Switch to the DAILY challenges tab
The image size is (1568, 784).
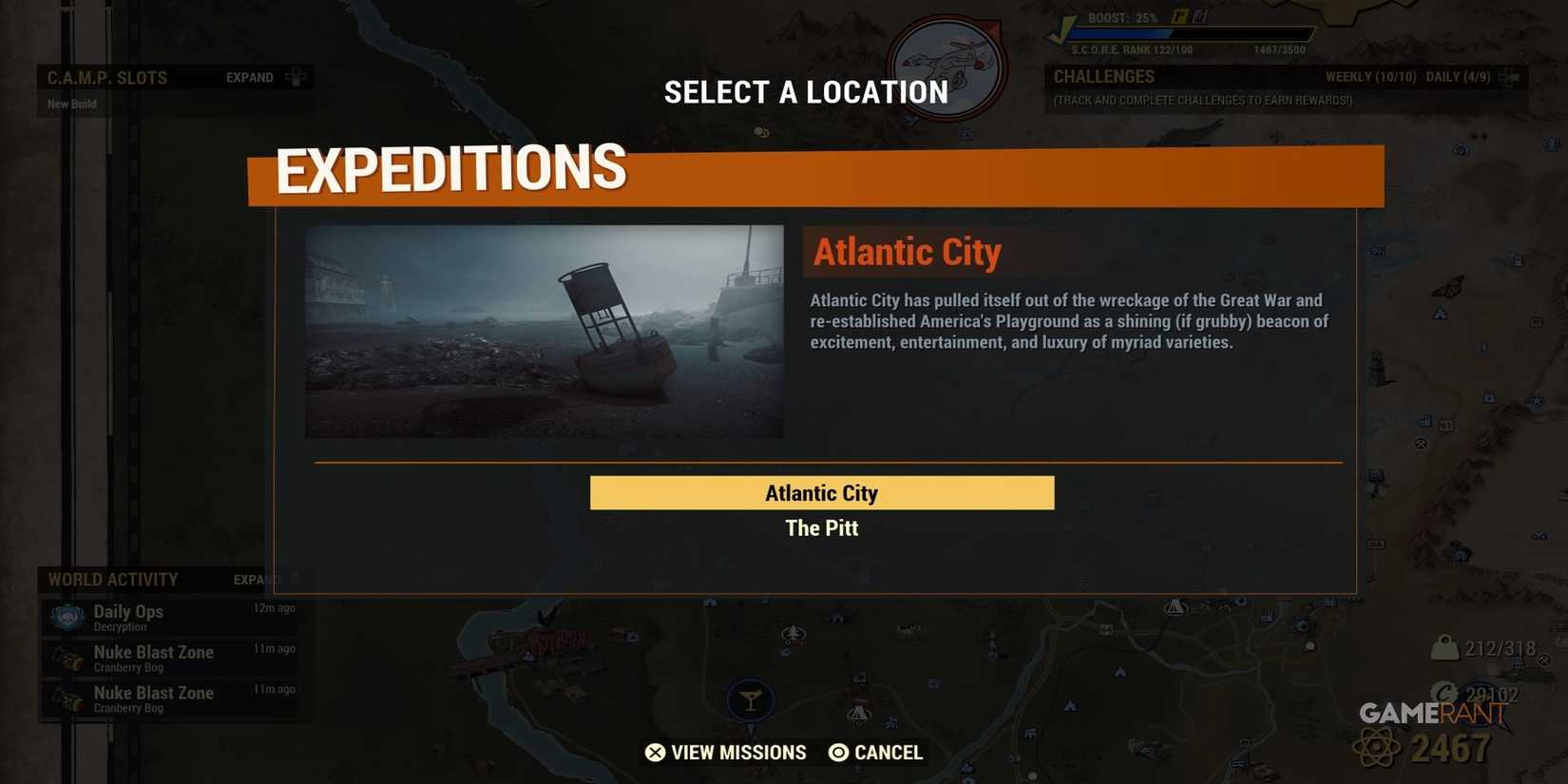[1459, 76]
